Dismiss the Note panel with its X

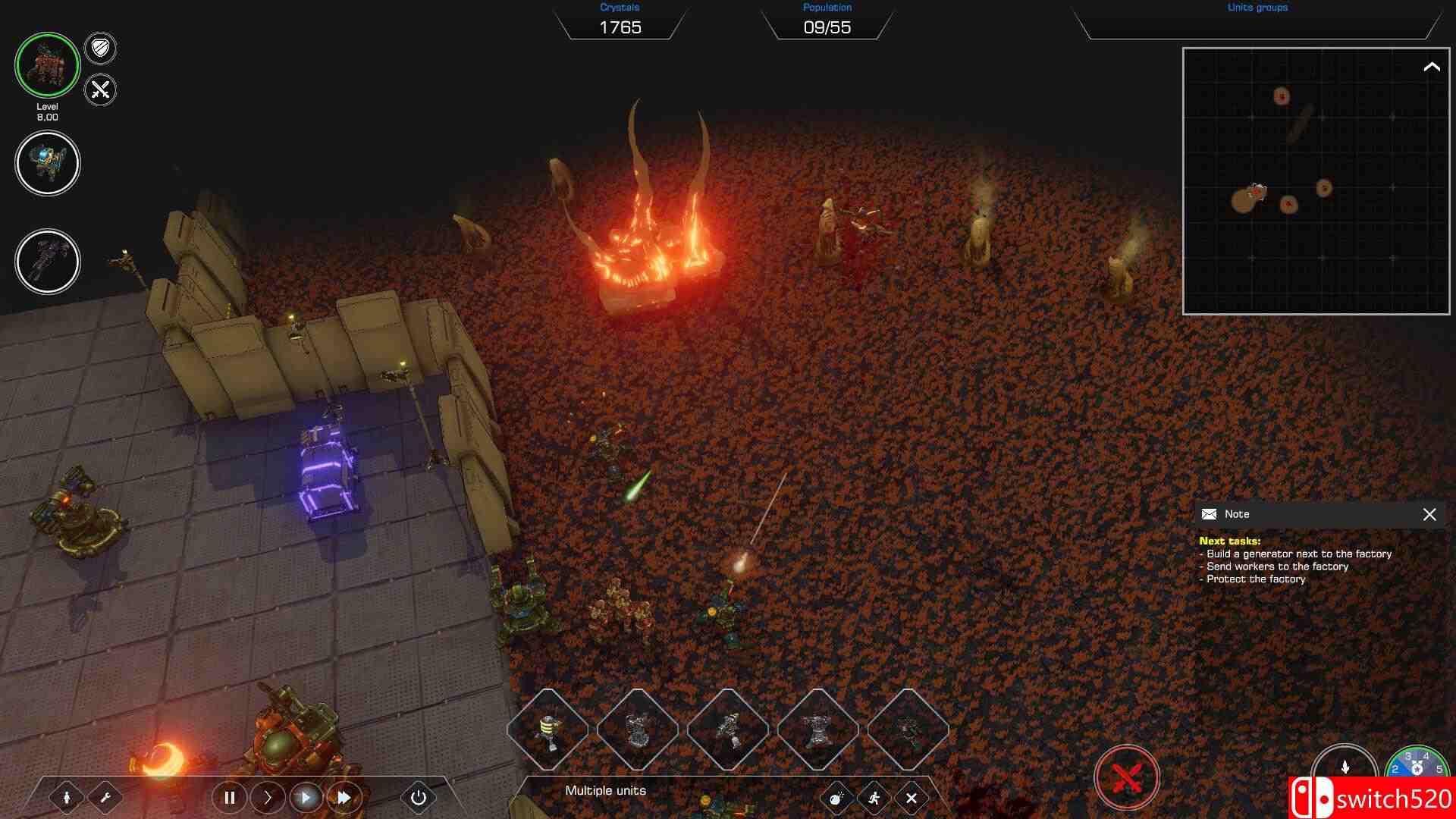1430,515
